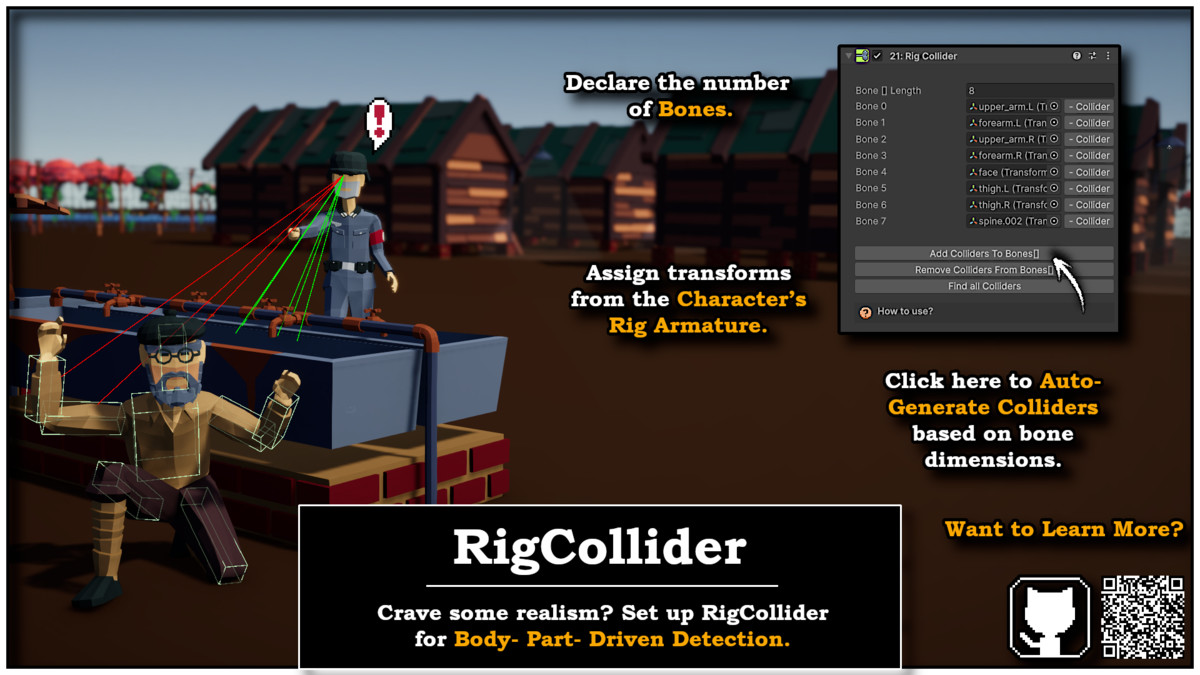1200x675 pixels.
Task: Click the Add Colliders To Bones button
Action: pyautogui.click(x=983, y=254)
